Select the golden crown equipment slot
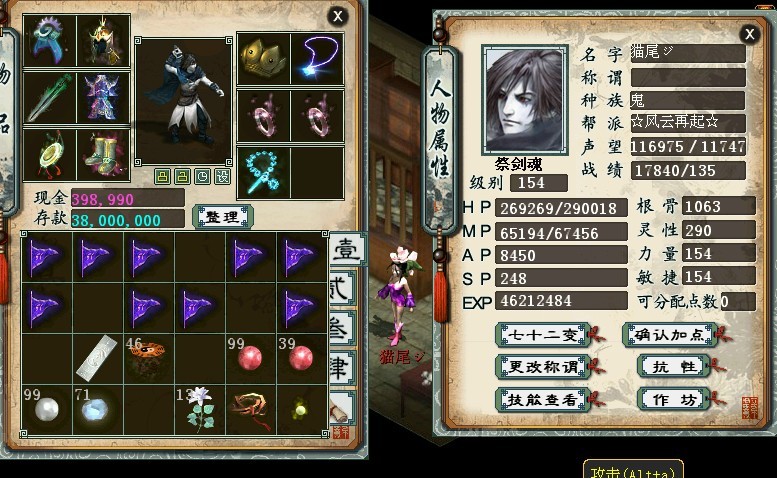This screenshot has width=777, height=478. (x=263, y=59)
